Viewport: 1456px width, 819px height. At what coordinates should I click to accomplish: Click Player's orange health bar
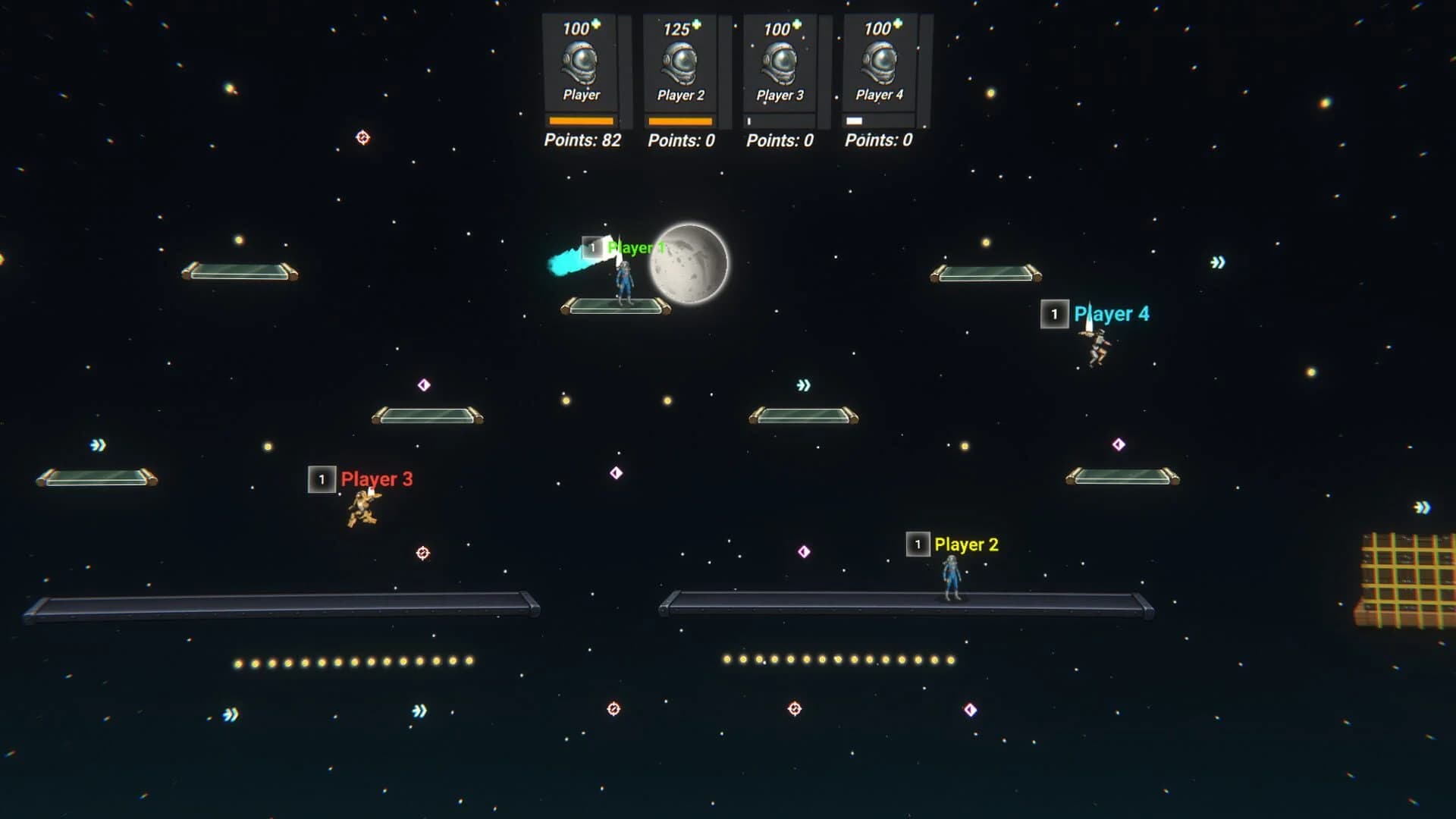[x=581, y=119]
